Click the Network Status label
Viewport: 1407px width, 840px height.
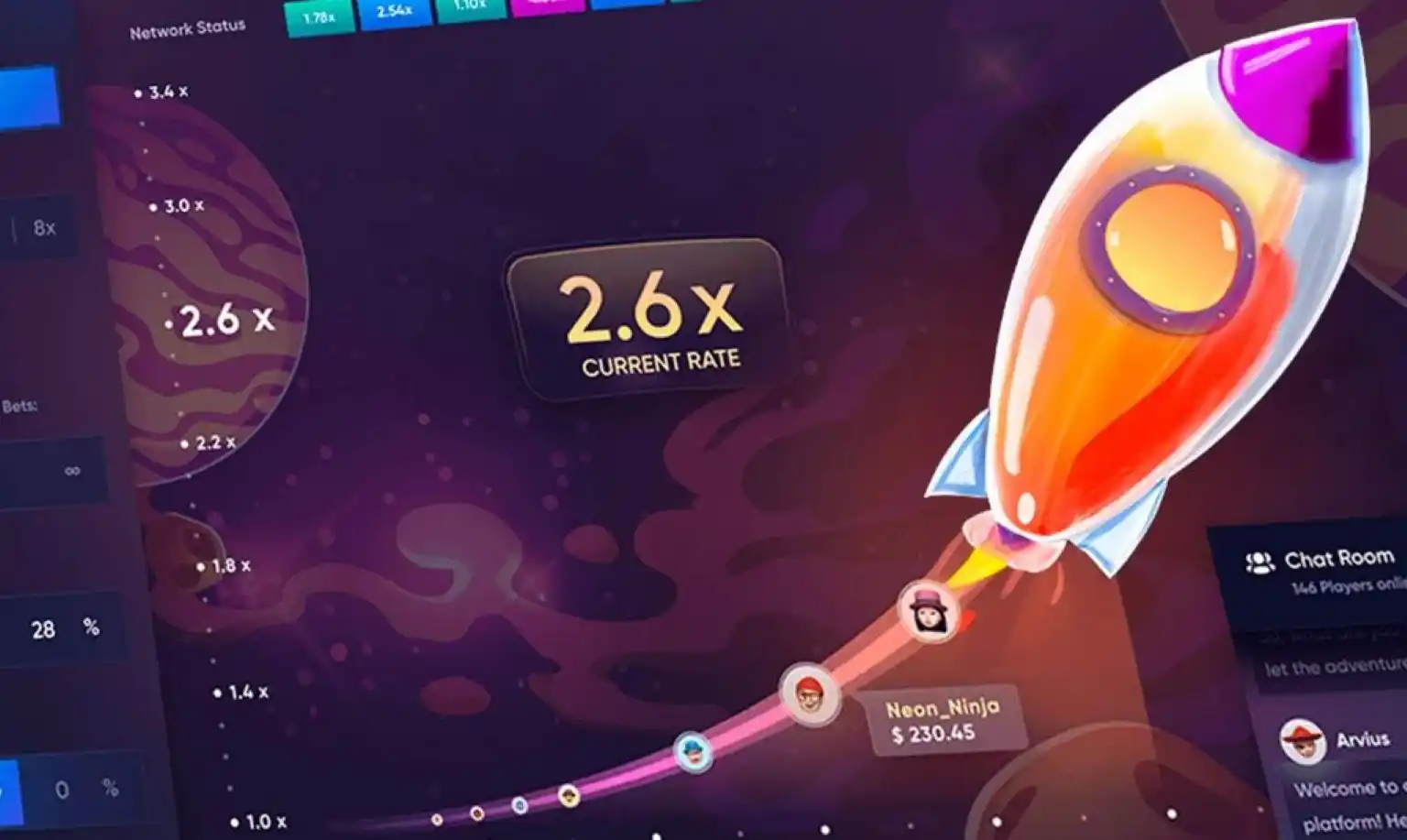click(x=187, y=27)
